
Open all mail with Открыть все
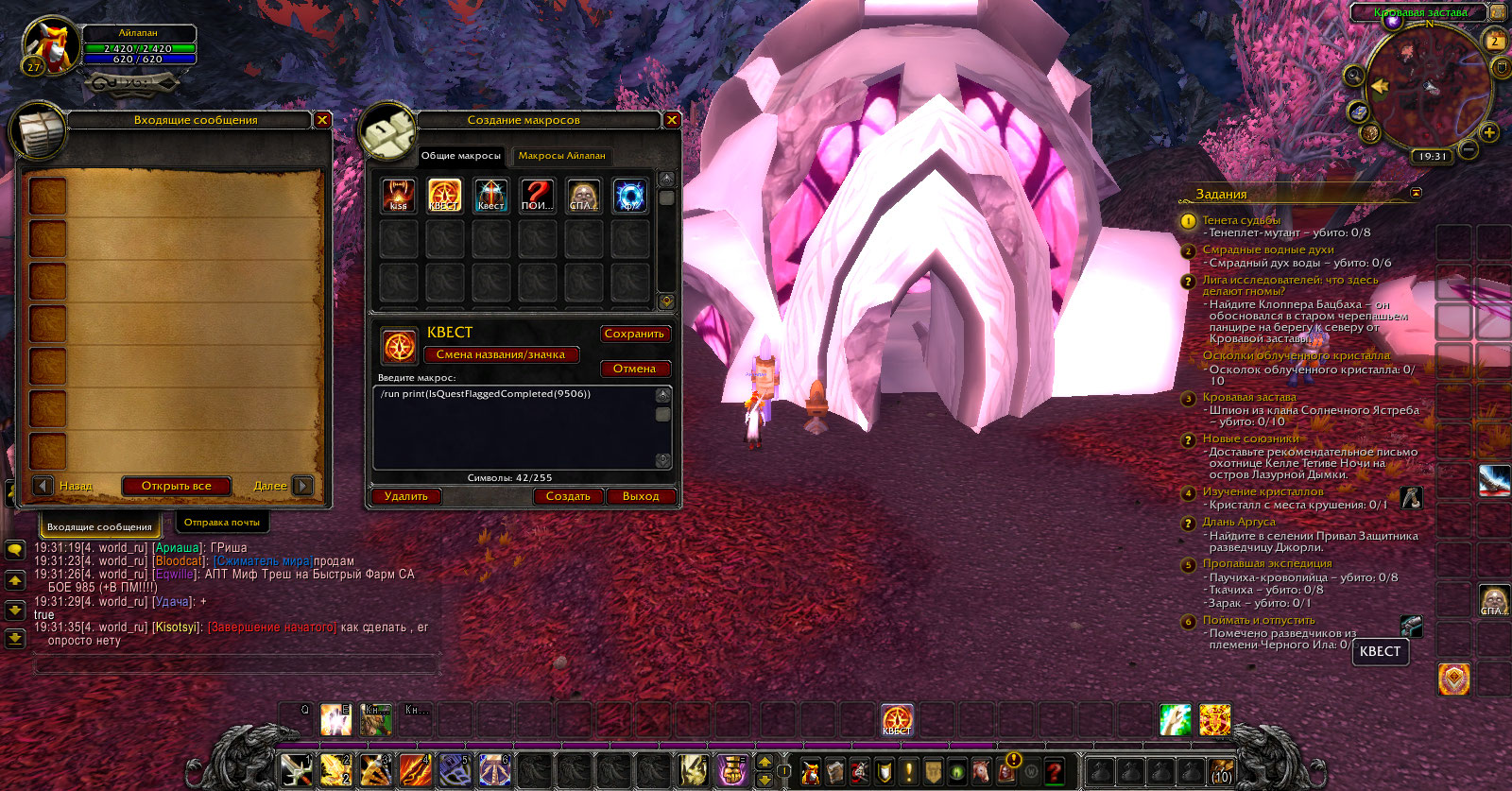point(177,486)
